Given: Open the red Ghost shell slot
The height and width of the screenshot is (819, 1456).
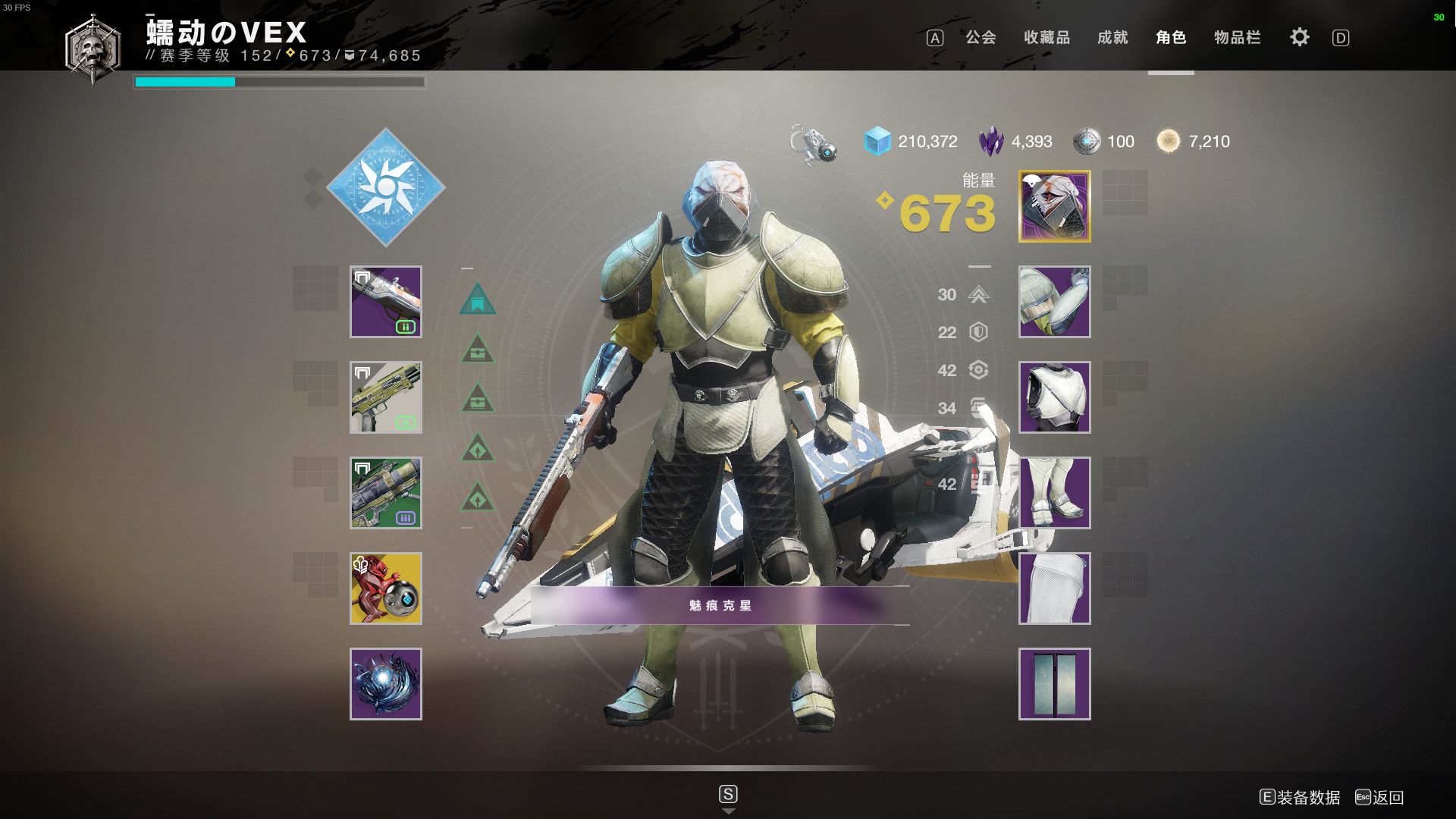Looking at the screenshot, I should click(x=385, y=588).
